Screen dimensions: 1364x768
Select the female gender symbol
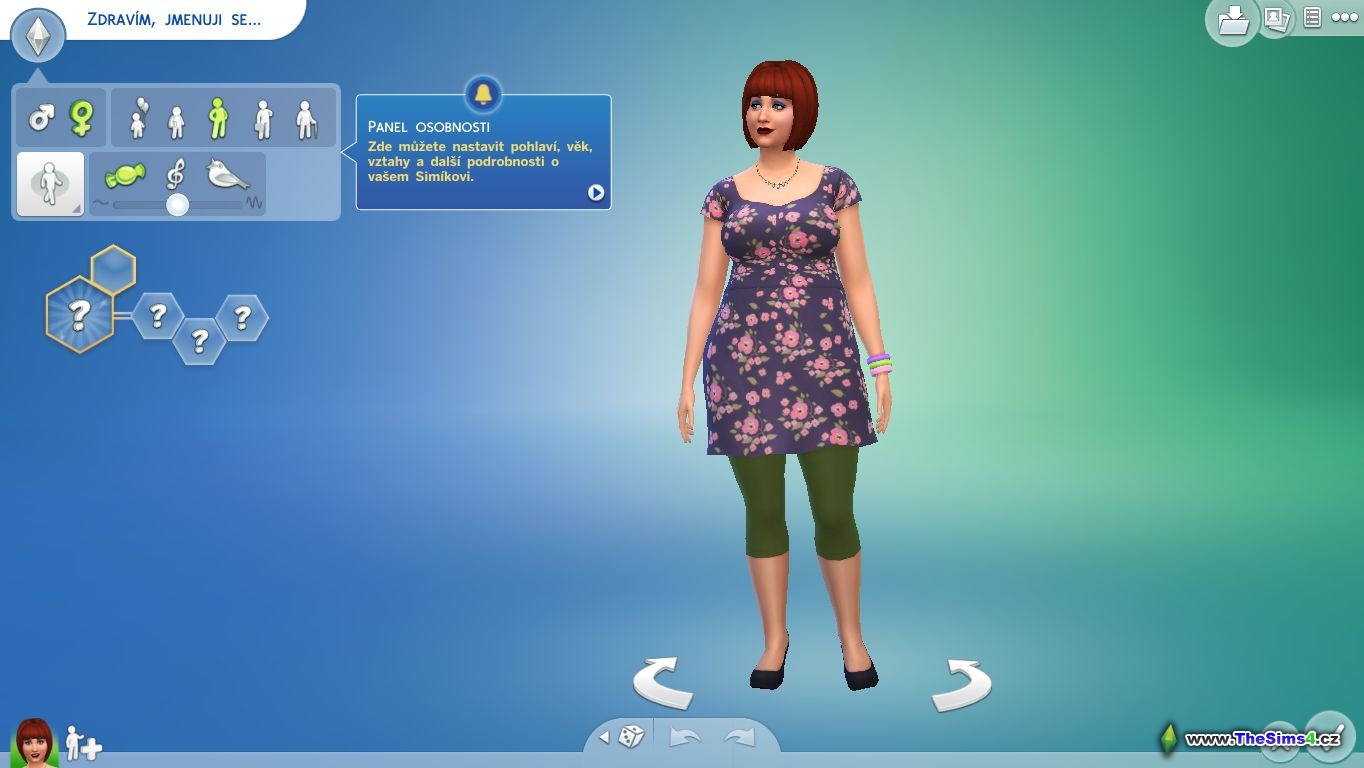click(x=81, y=118)
